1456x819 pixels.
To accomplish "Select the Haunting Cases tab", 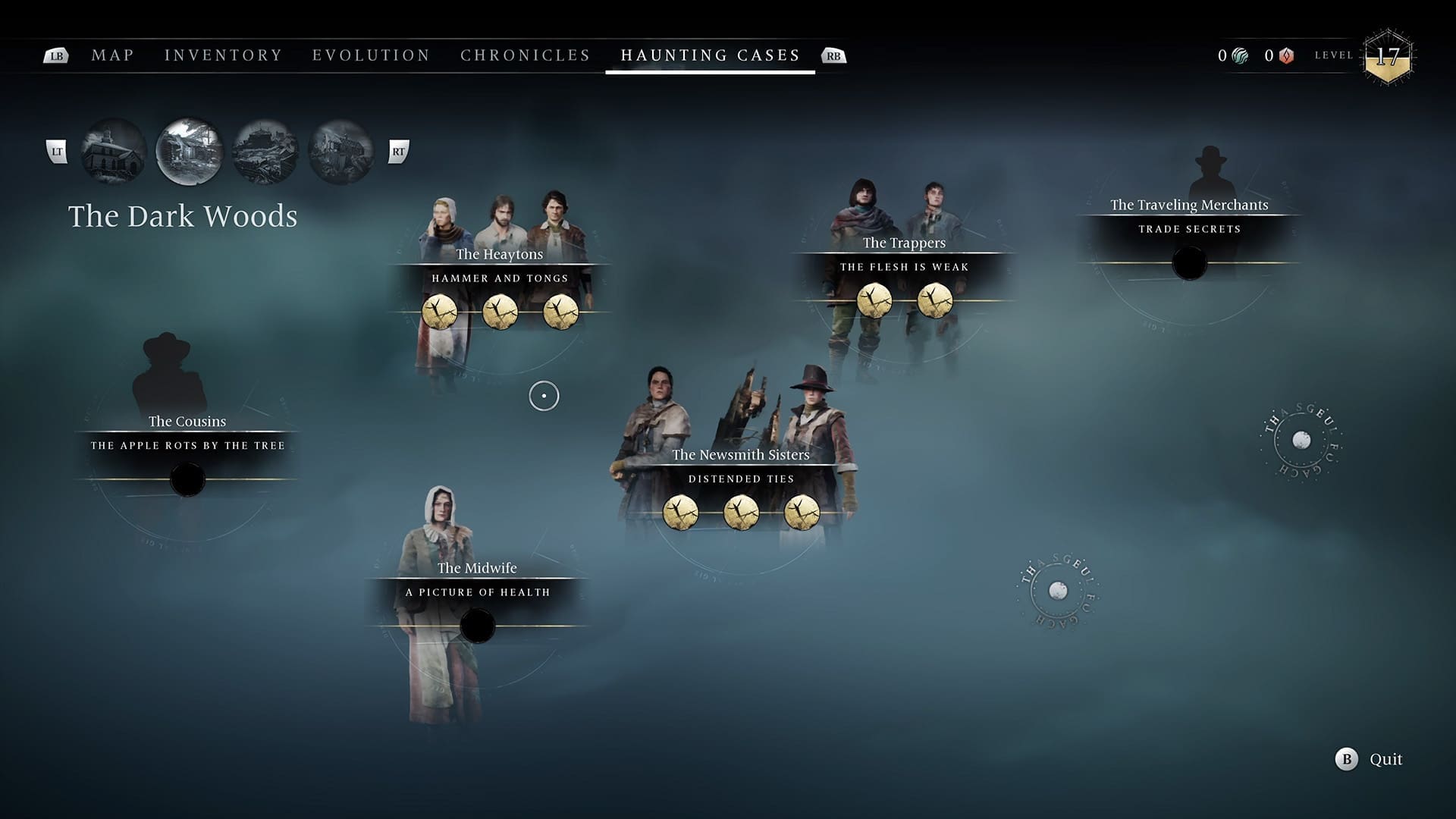I will click(x=710, y=55).
